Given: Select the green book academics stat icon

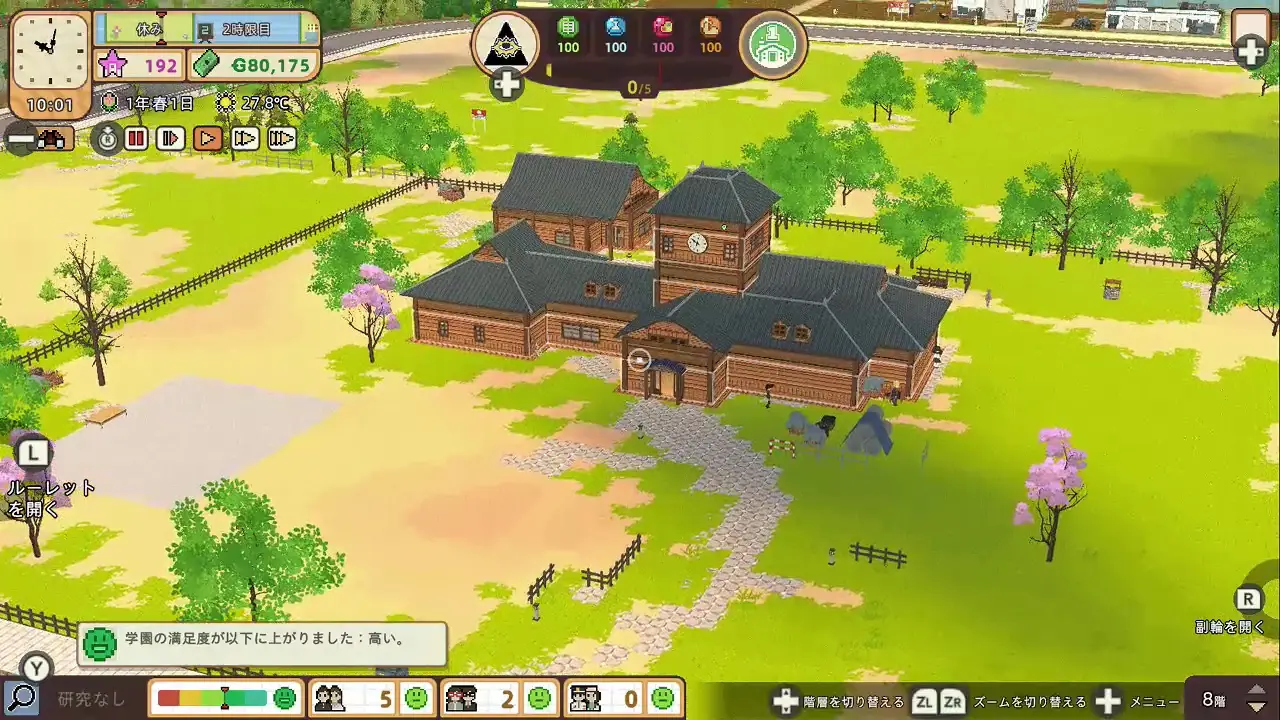Looking at the screenshot, I should [x=568, y=27].
